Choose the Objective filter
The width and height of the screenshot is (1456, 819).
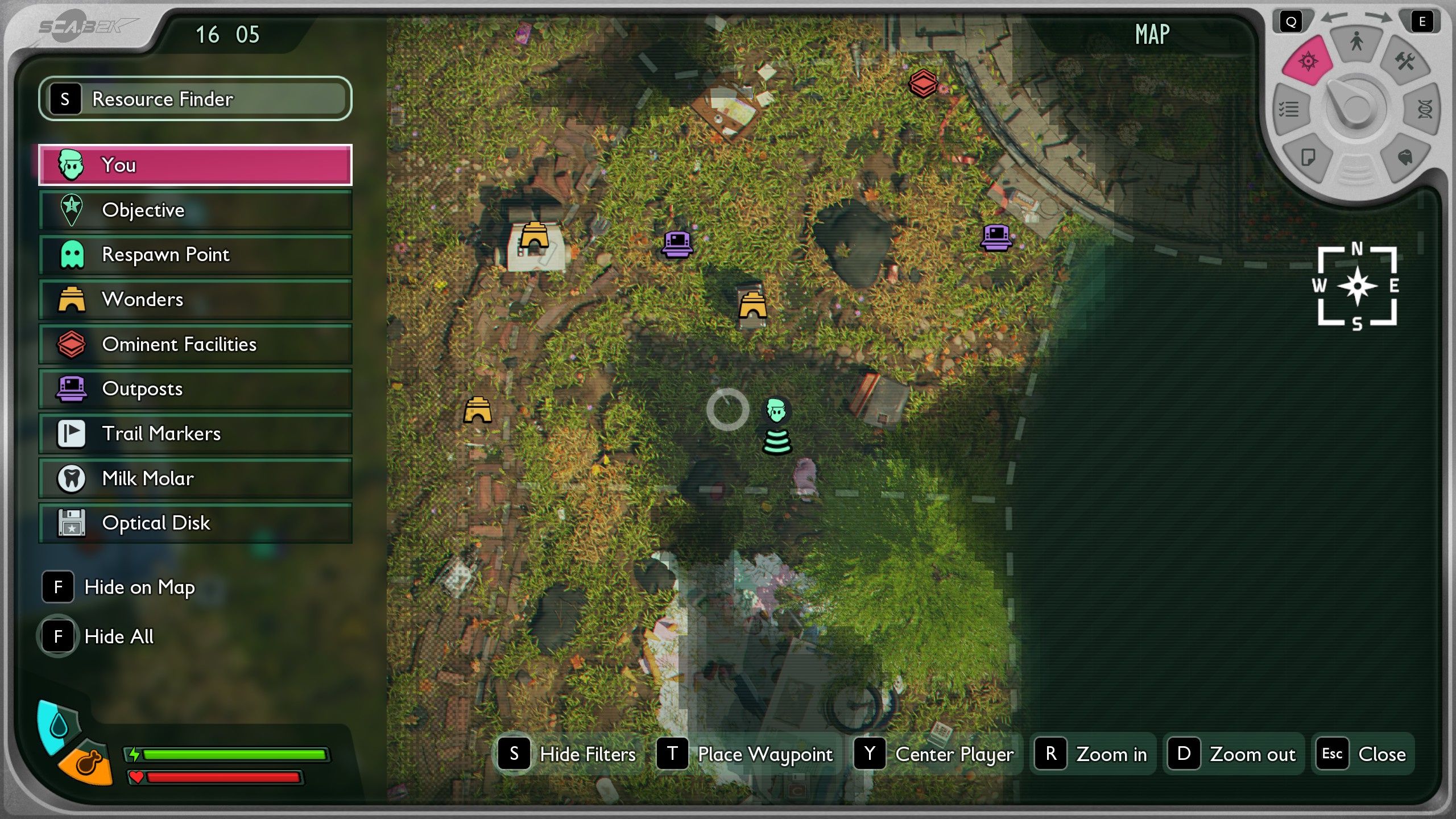(195, 210)
